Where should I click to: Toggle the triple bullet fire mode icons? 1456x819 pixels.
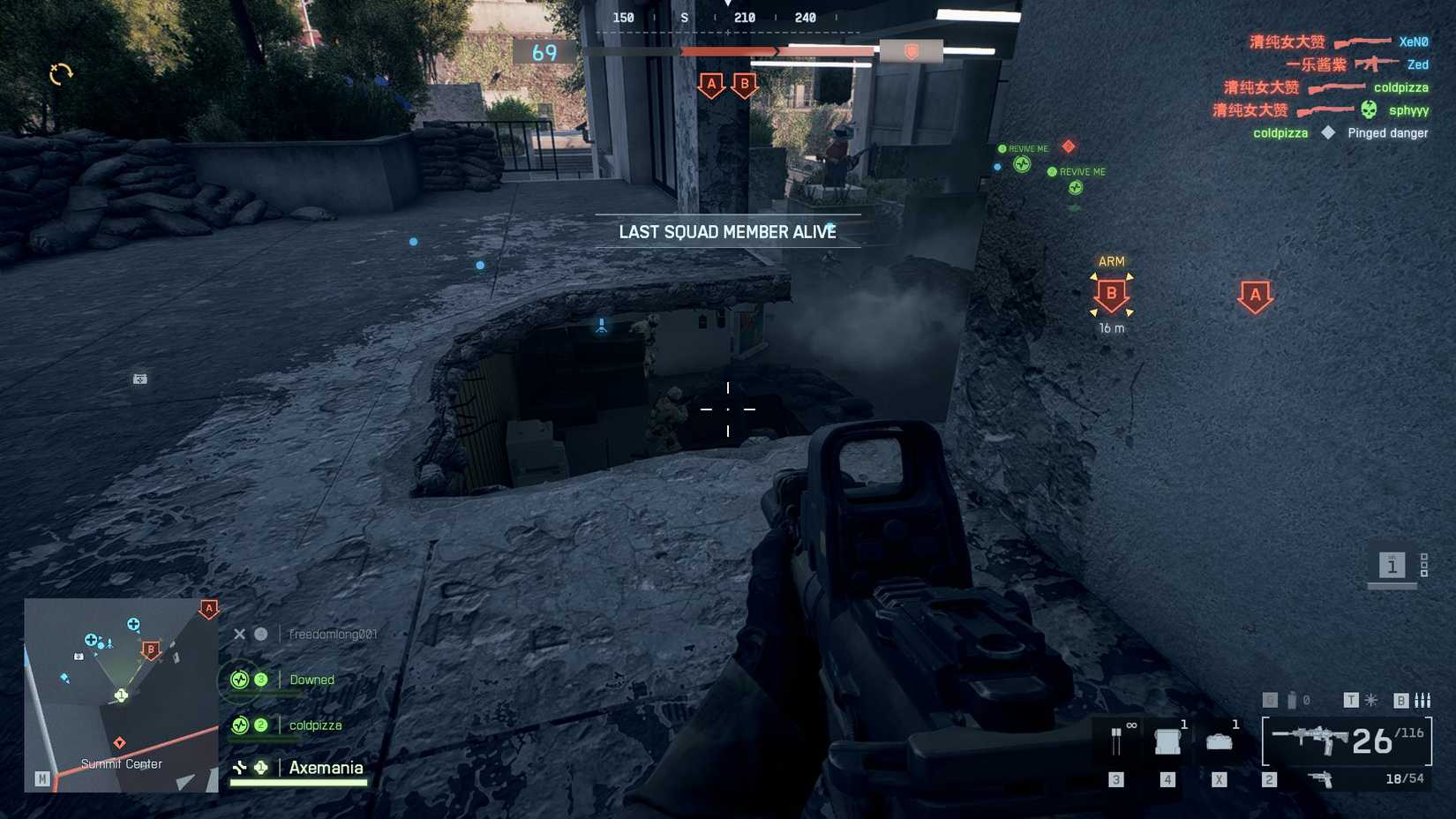(1423, 700)
